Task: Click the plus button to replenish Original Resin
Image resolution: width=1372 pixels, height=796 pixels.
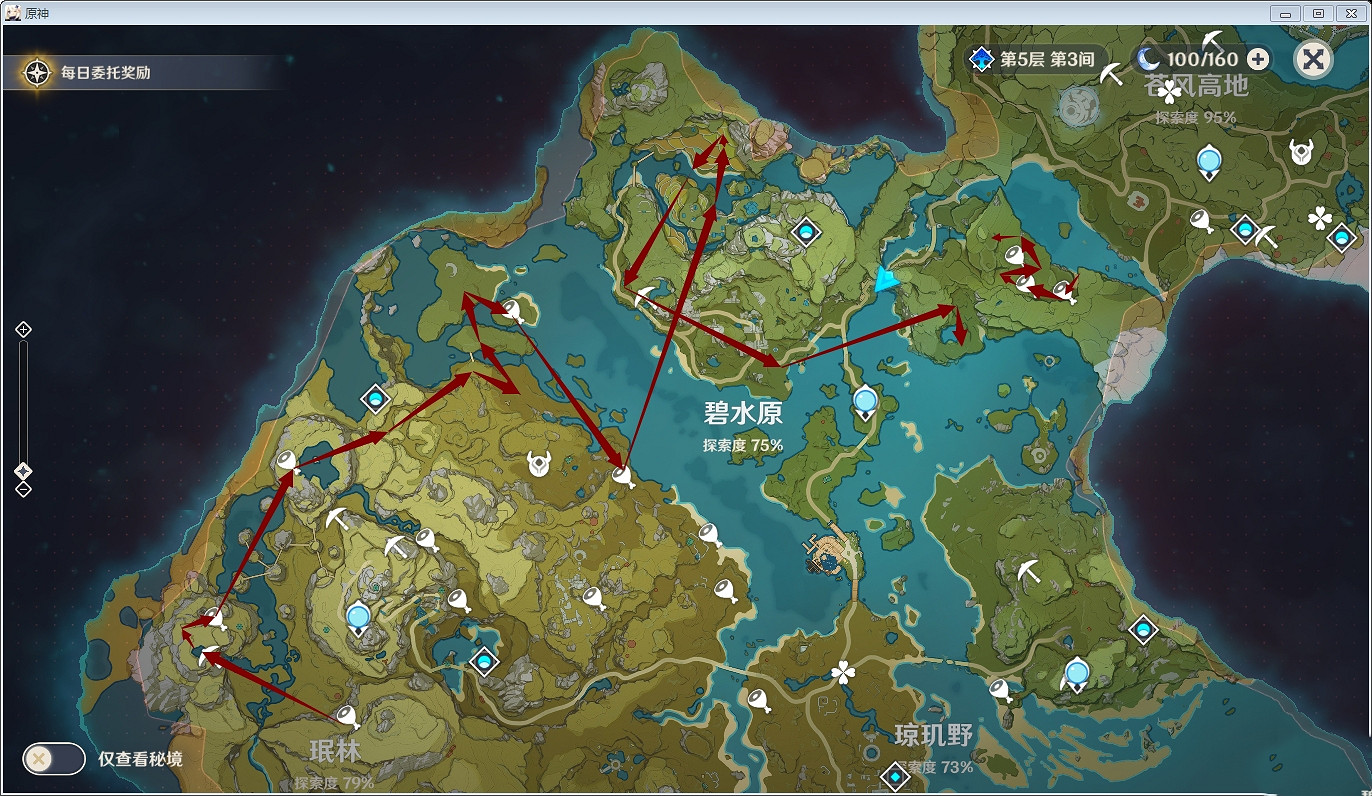Action: [1256, 59]
